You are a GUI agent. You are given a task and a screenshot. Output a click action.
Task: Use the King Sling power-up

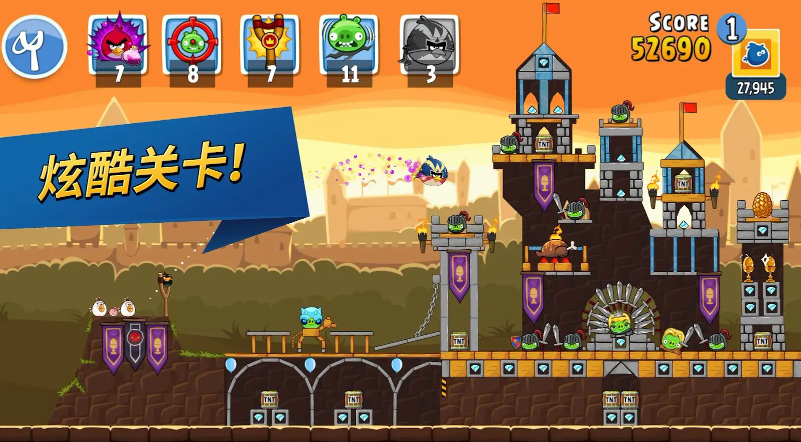[x=269, y=44]
